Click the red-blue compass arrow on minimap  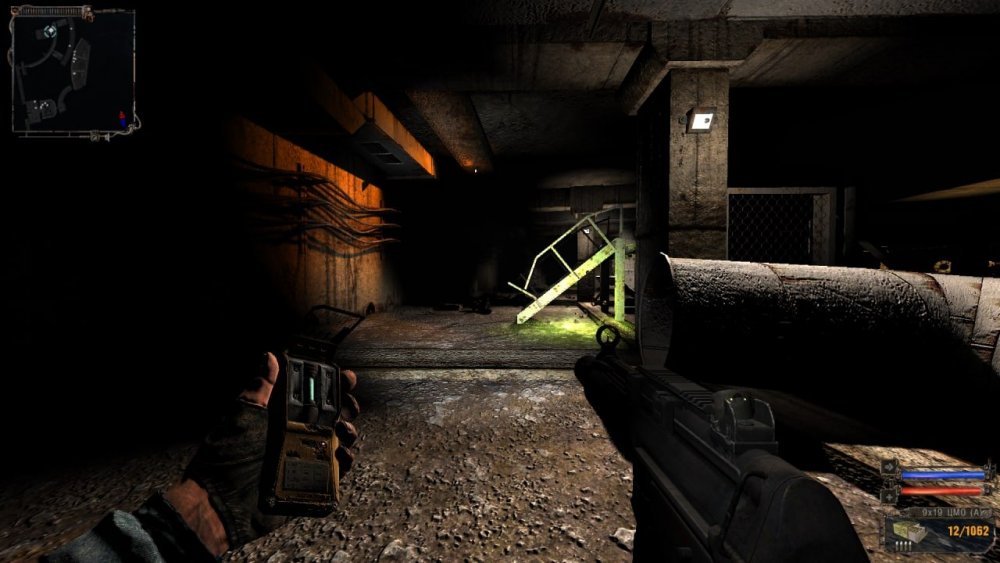(x=123, y=117)
